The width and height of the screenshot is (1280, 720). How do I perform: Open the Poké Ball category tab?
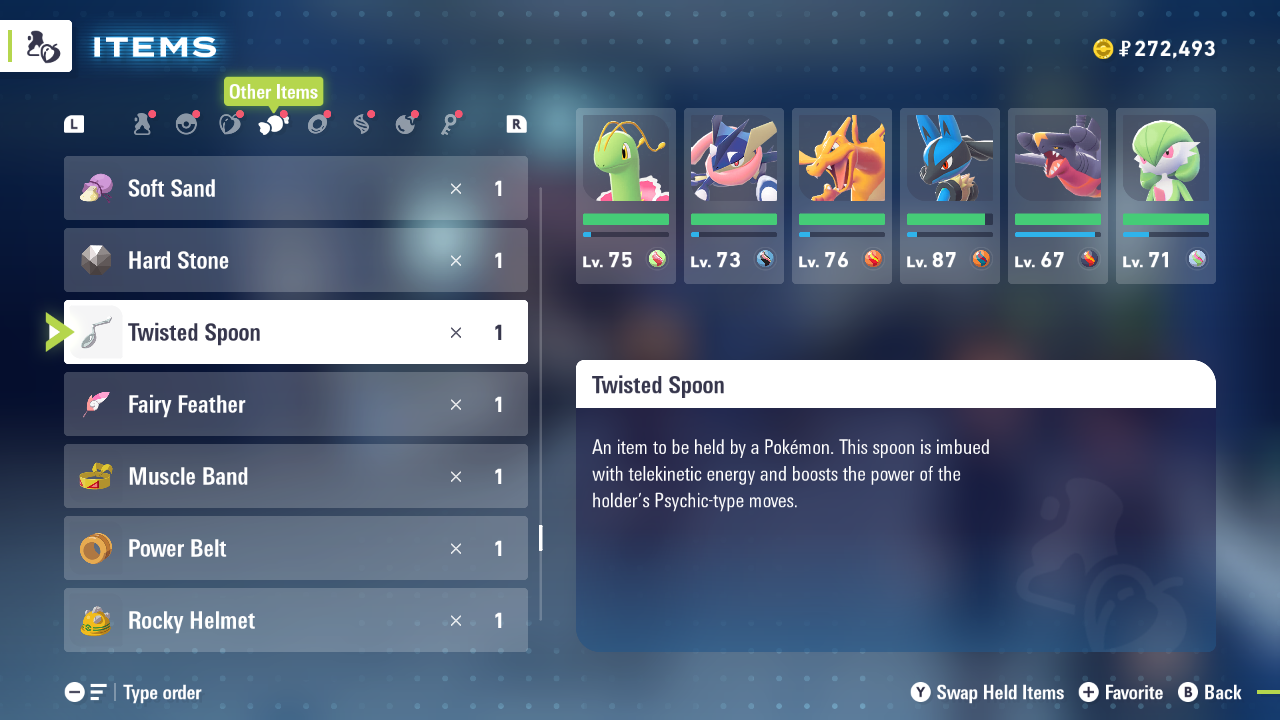186,124
